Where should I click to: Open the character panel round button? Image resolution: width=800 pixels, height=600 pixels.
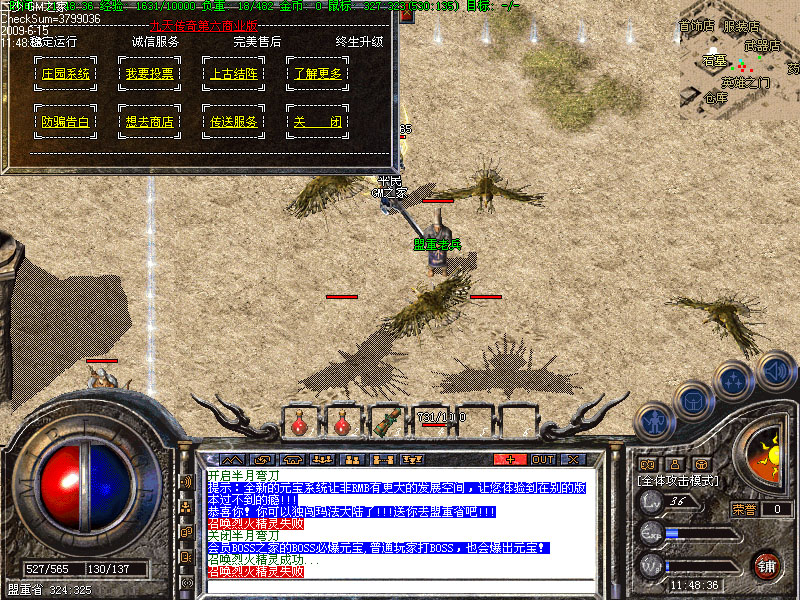[652, 421]
